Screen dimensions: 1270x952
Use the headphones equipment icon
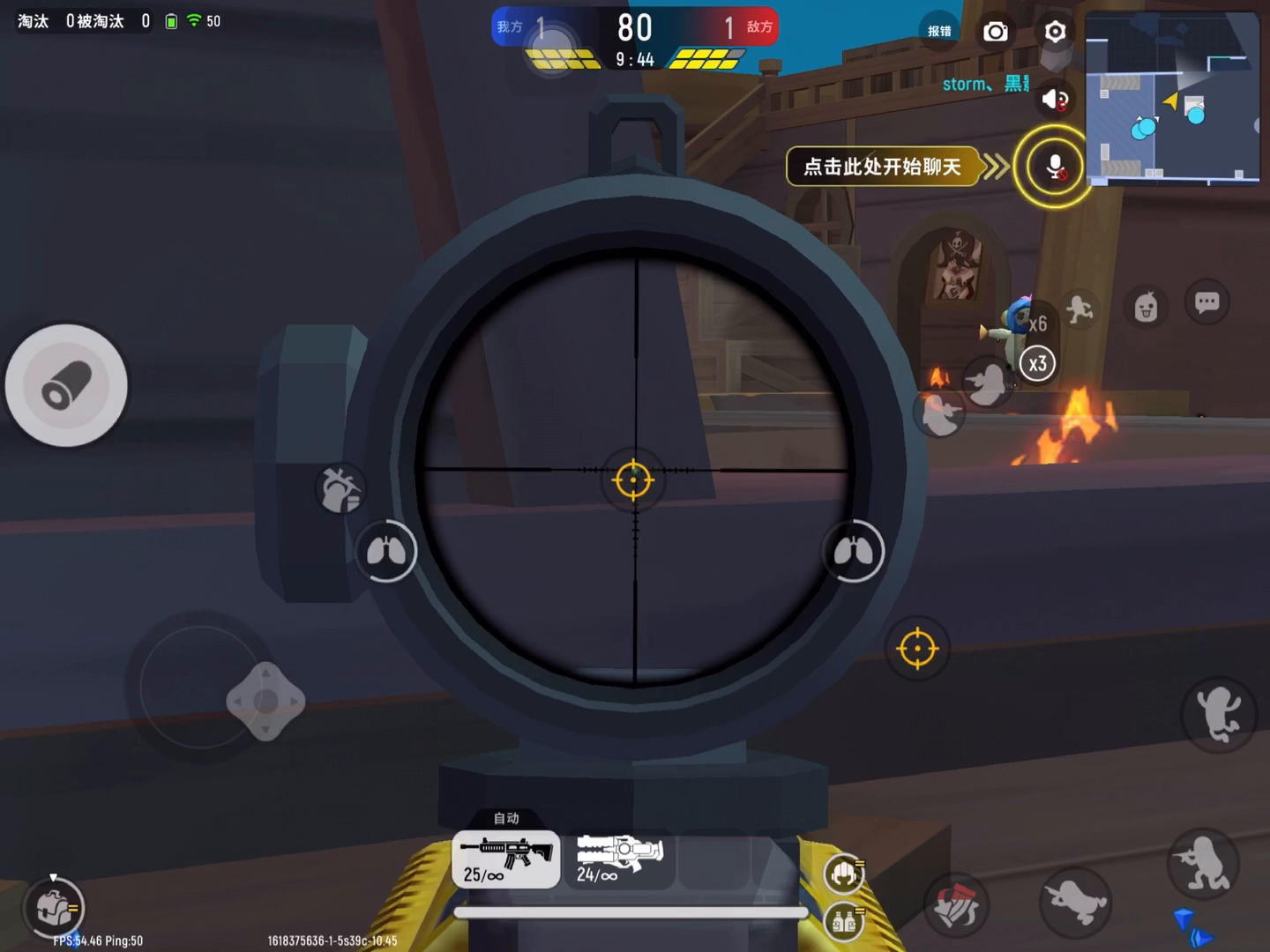point(843,874)
